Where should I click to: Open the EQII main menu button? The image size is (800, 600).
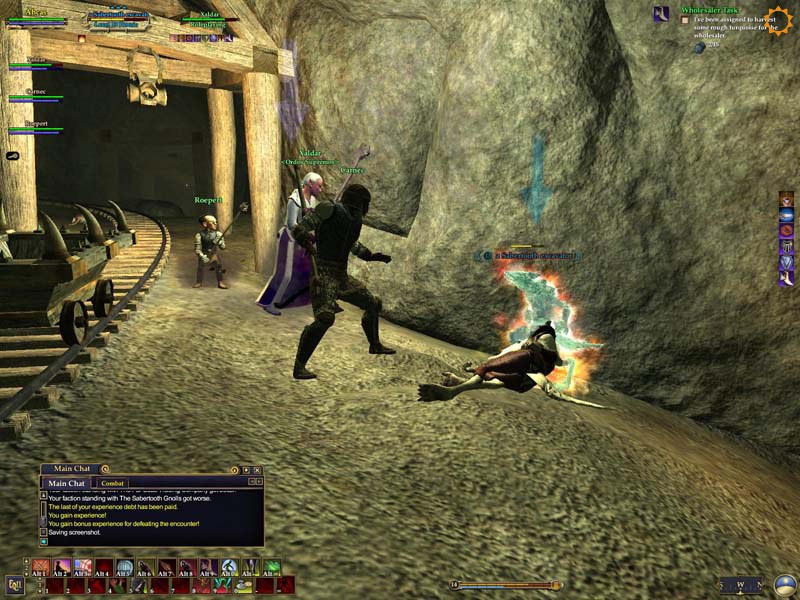click(x=15, y=585)
